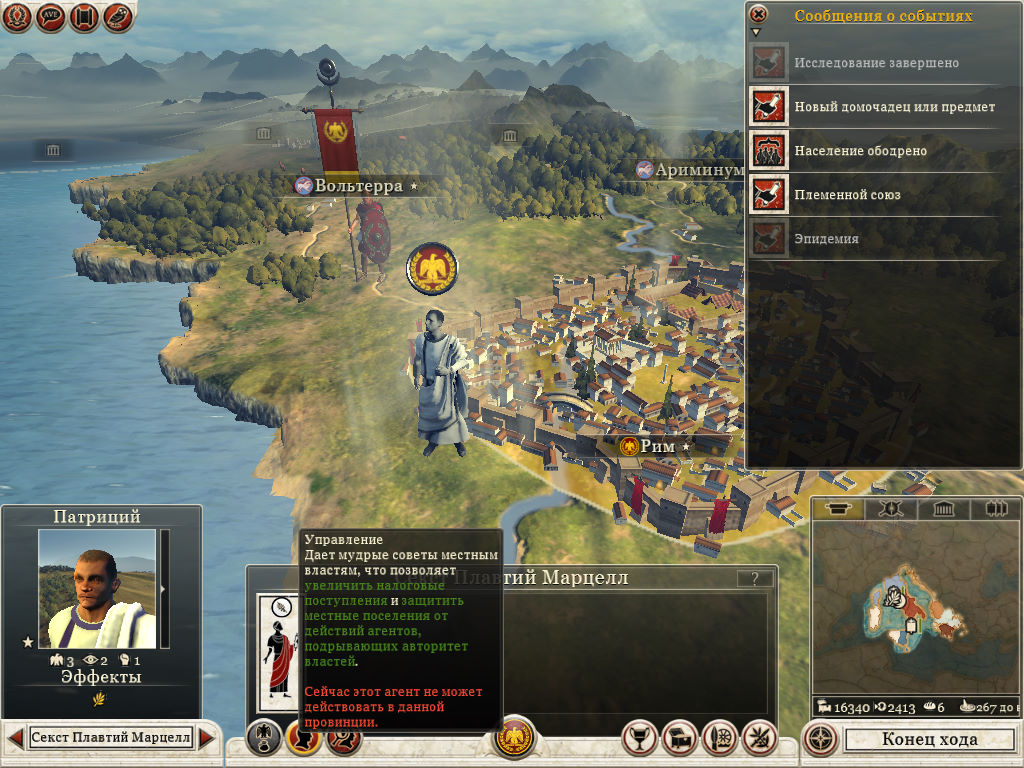Viewport: 1024px width, 768px height.
Task: Click the campaign minimap
Action: click(x=913, y=610)
